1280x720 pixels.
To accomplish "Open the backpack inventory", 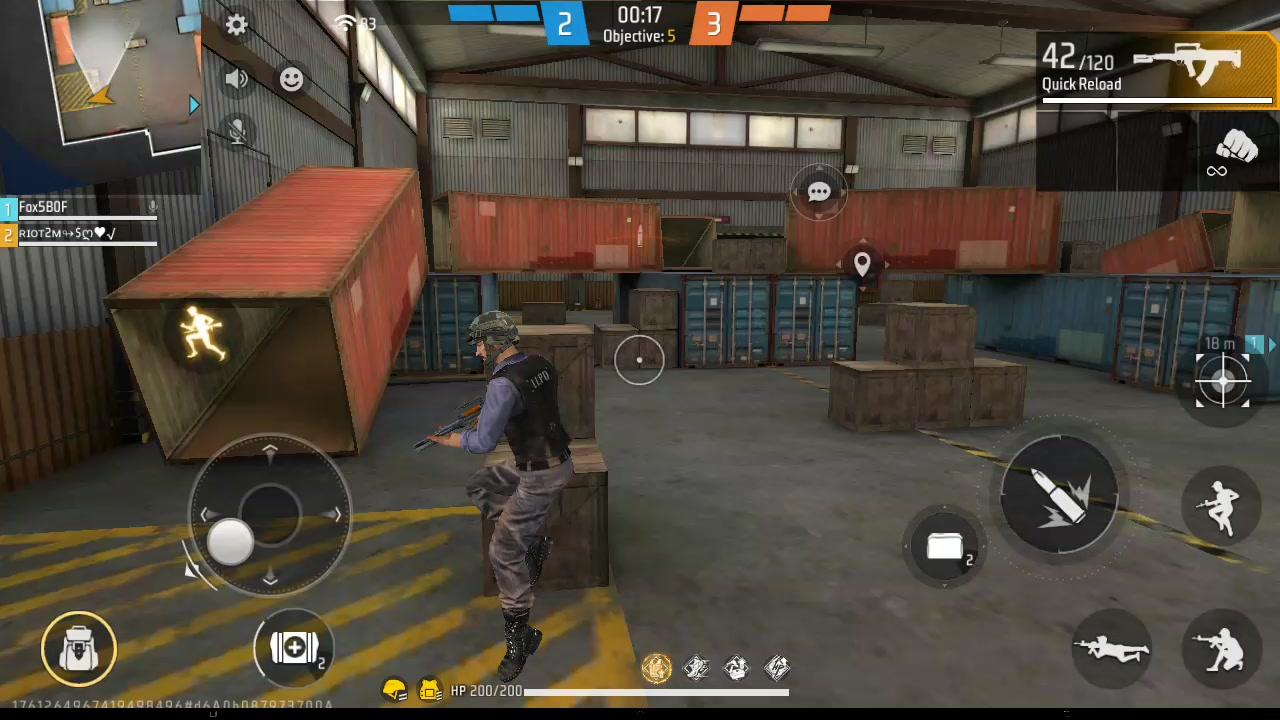I will click(78, 648).
